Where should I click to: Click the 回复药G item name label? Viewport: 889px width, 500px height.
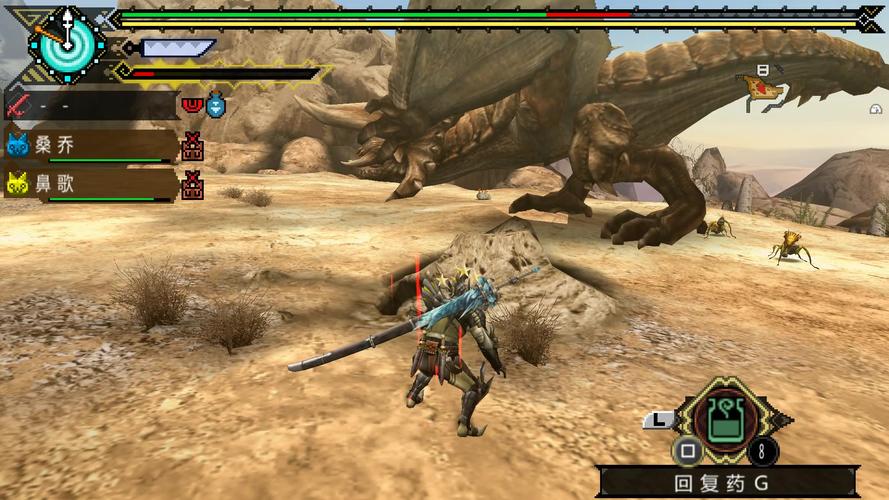click(724, 483)
